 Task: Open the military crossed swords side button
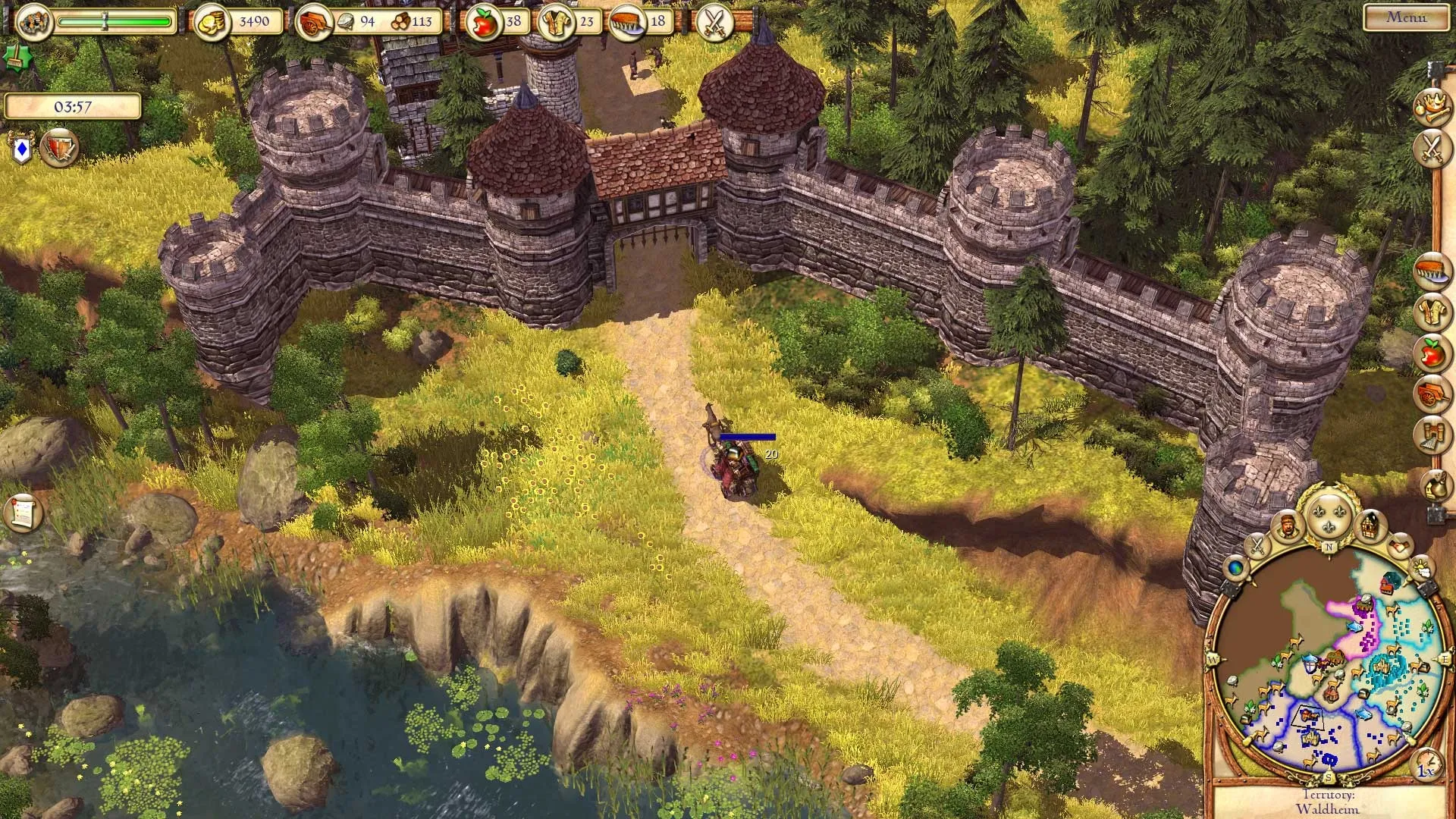tap(1431, 148)
